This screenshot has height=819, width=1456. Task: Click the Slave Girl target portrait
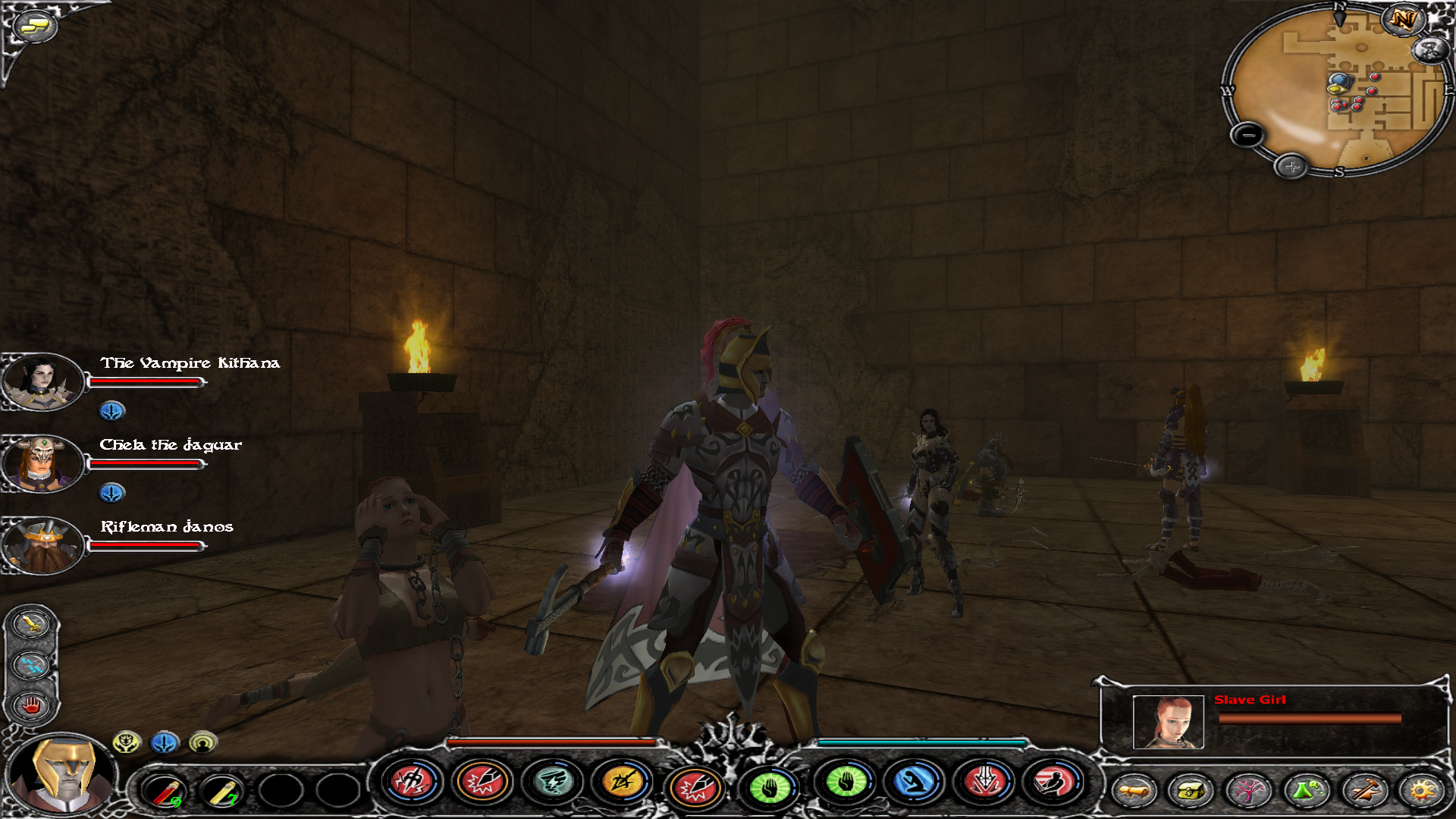(x=1168, y=722)
